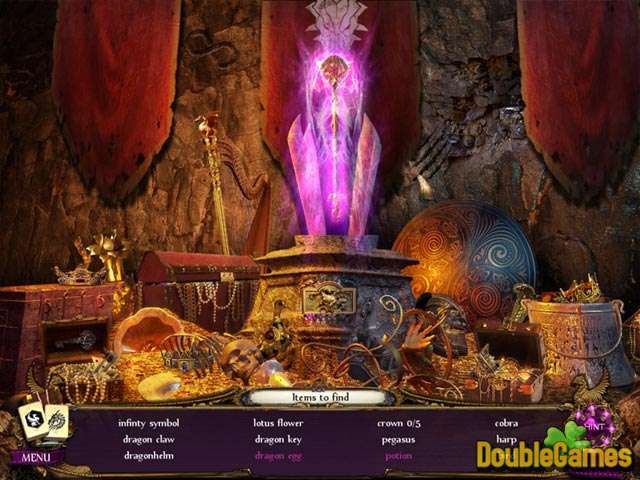640x480 pixels.
Task: Open the card deck icon above MENU
Action: click(42, 421)
